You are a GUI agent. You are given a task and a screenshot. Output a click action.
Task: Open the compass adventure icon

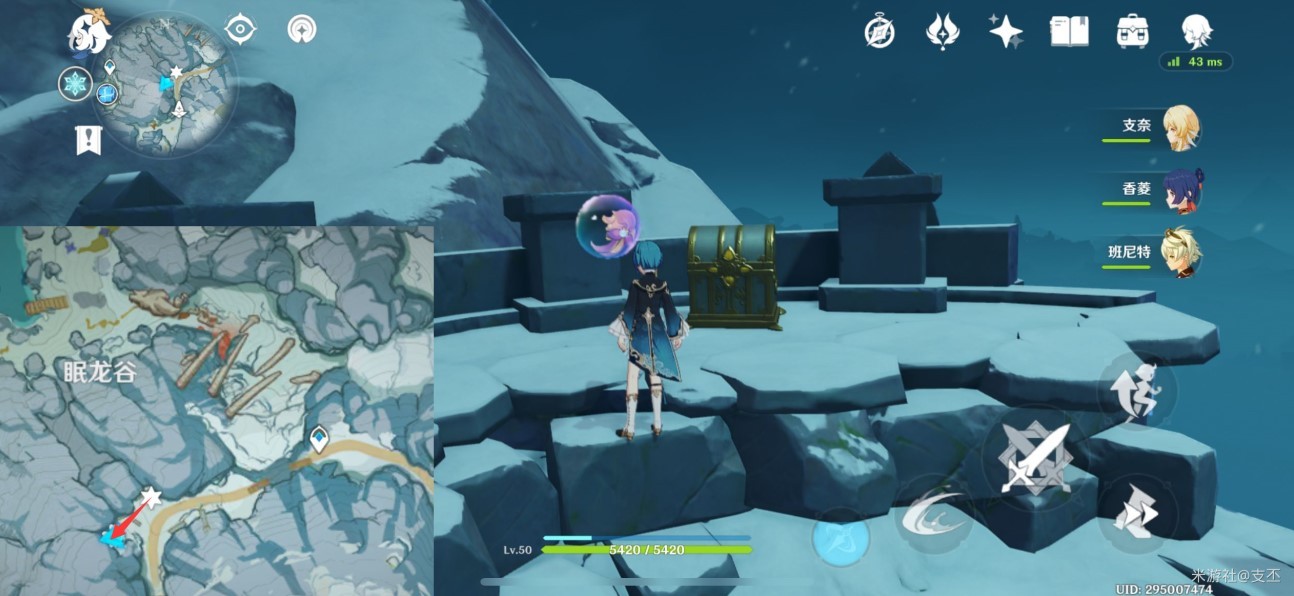(x=879, y=32)
